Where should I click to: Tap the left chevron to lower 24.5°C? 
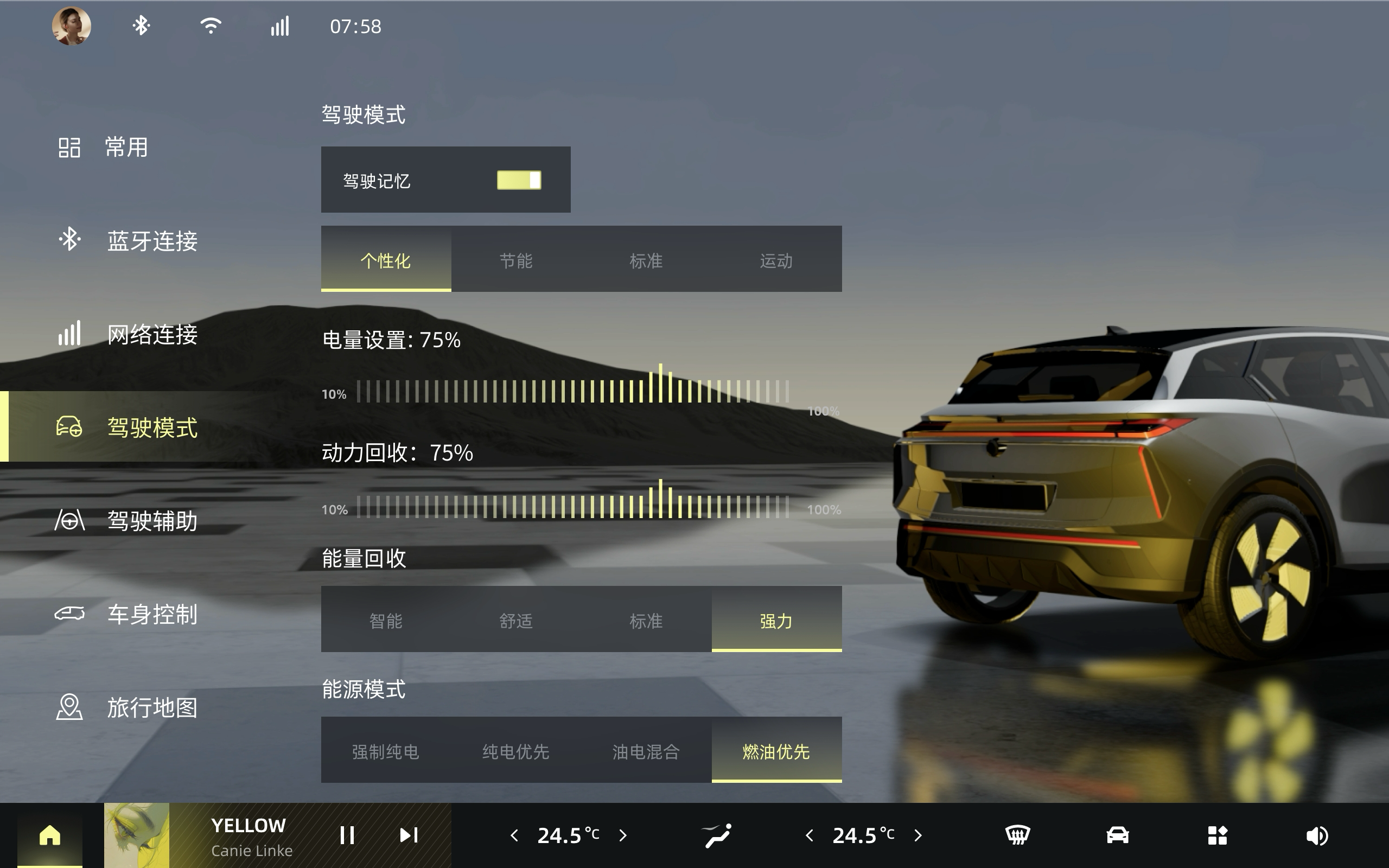tap(515, 835)
